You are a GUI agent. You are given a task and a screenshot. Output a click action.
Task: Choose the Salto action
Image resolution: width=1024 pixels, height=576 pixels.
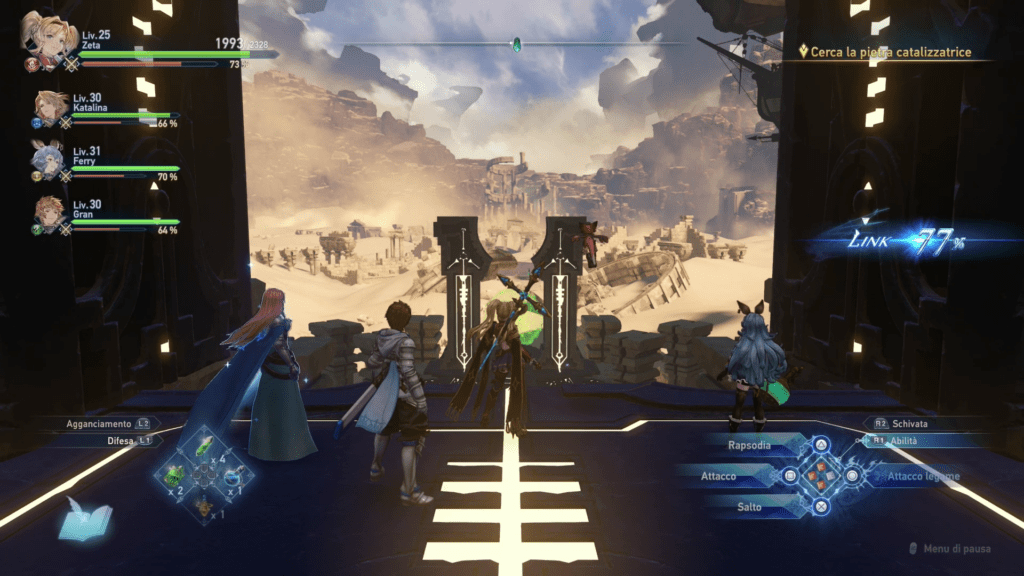click(751, 507)
